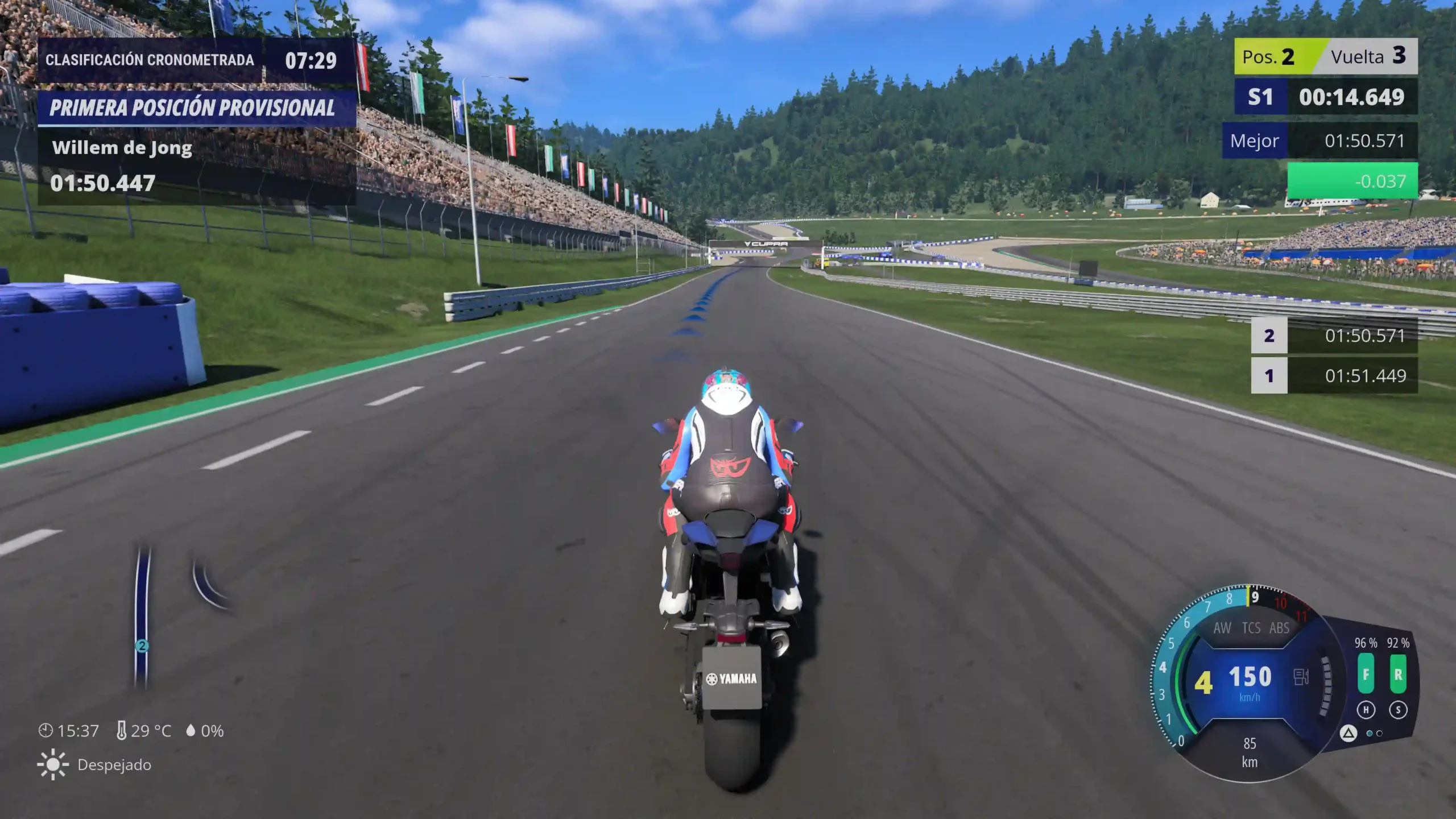Choose the lap 2 time row
The height and width of the screenshot is (819, 1456).
(x=1334, y=336)
